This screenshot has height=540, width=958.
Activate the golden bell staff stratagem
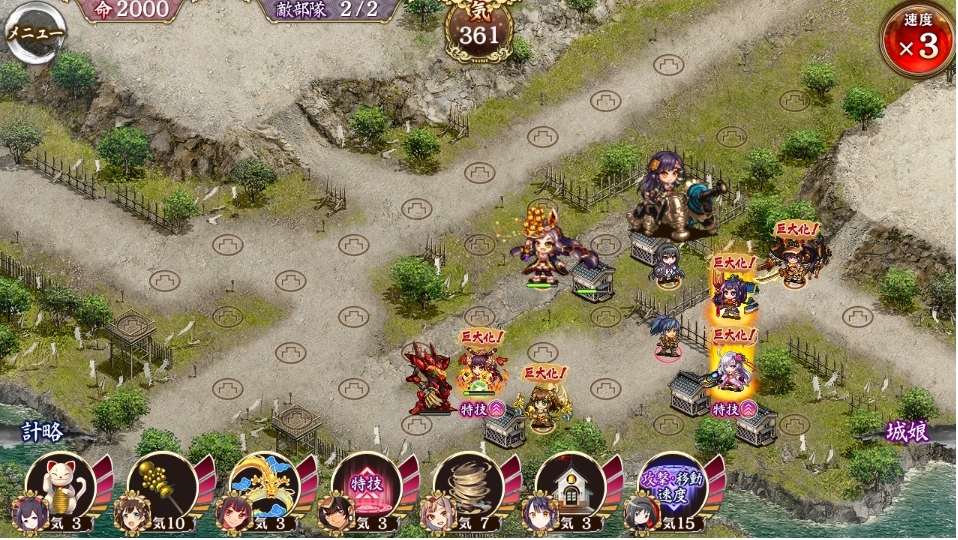tap(162, 486)
